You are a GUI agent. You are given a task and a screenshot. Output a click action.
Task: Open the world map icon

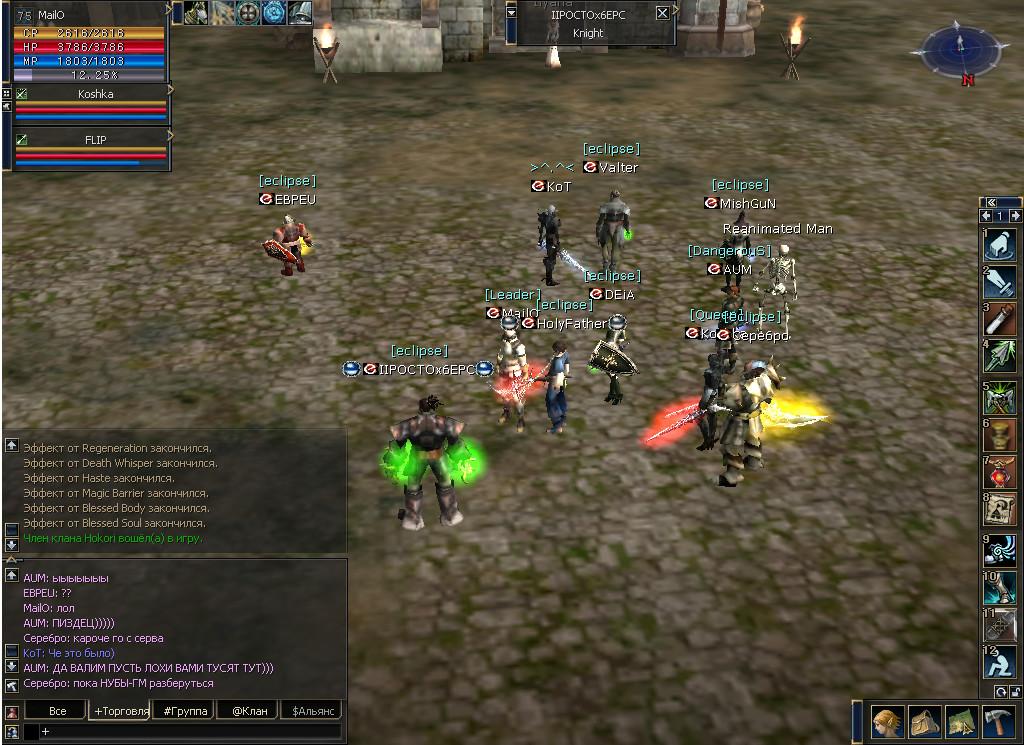961,721
